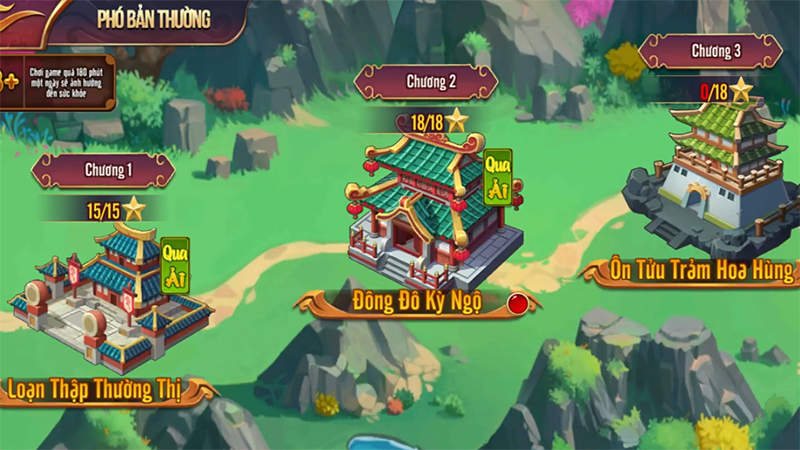Open the Phó Bản Thường header tab

153,19
